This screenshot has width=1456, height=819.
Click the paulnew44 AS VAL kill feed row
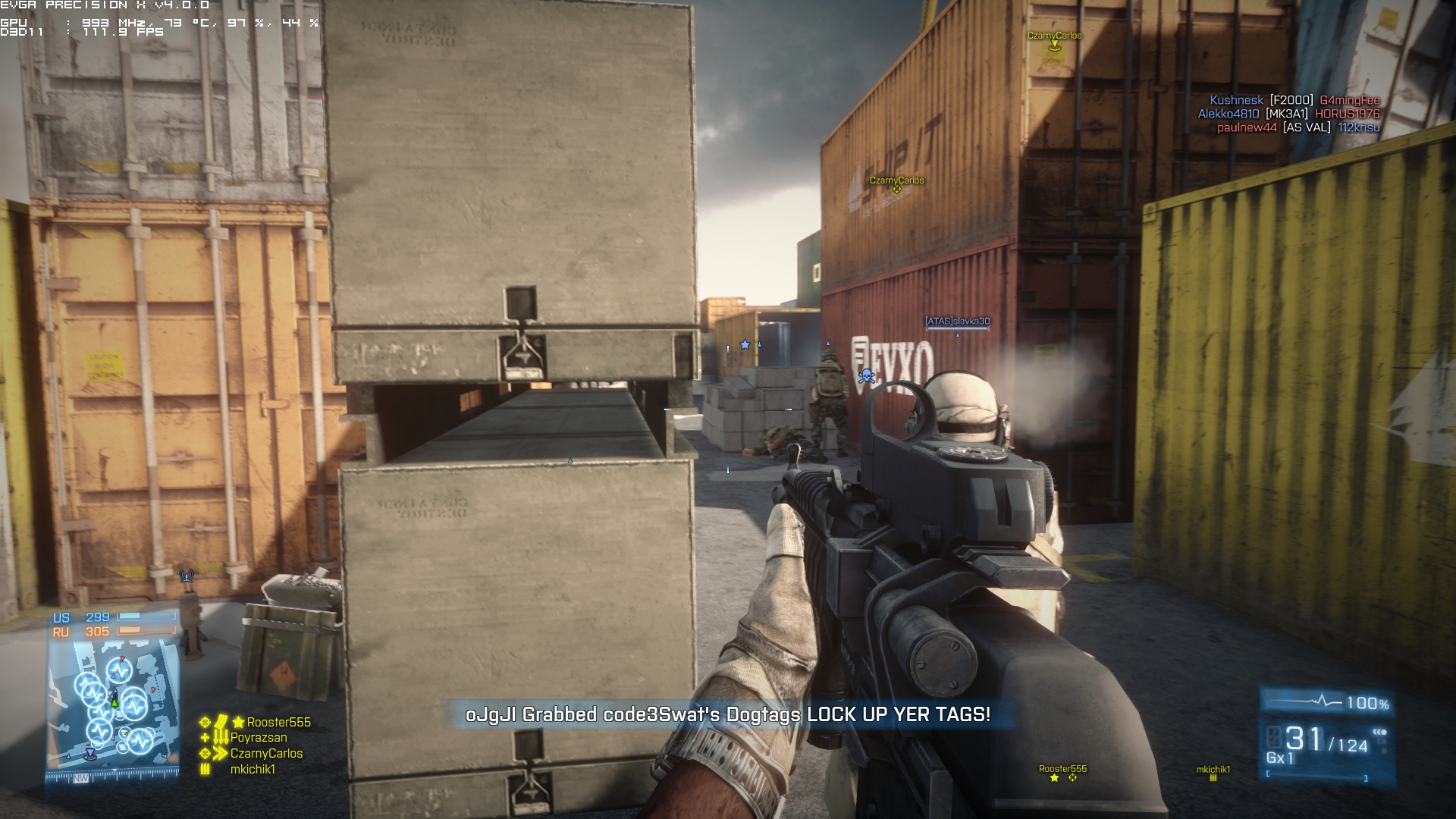point(1298,127)
